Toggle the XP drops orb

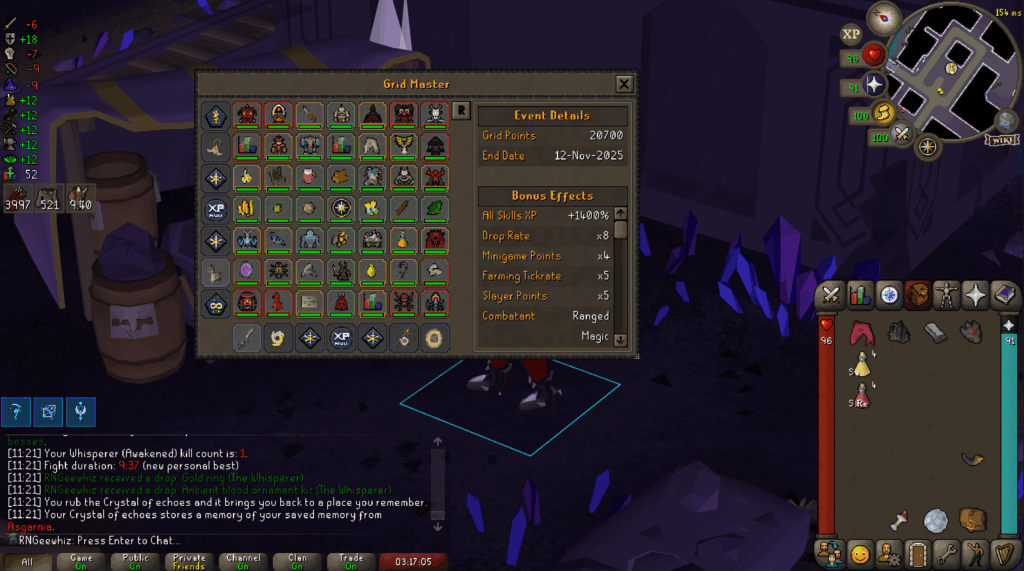(x=851, y=34)
